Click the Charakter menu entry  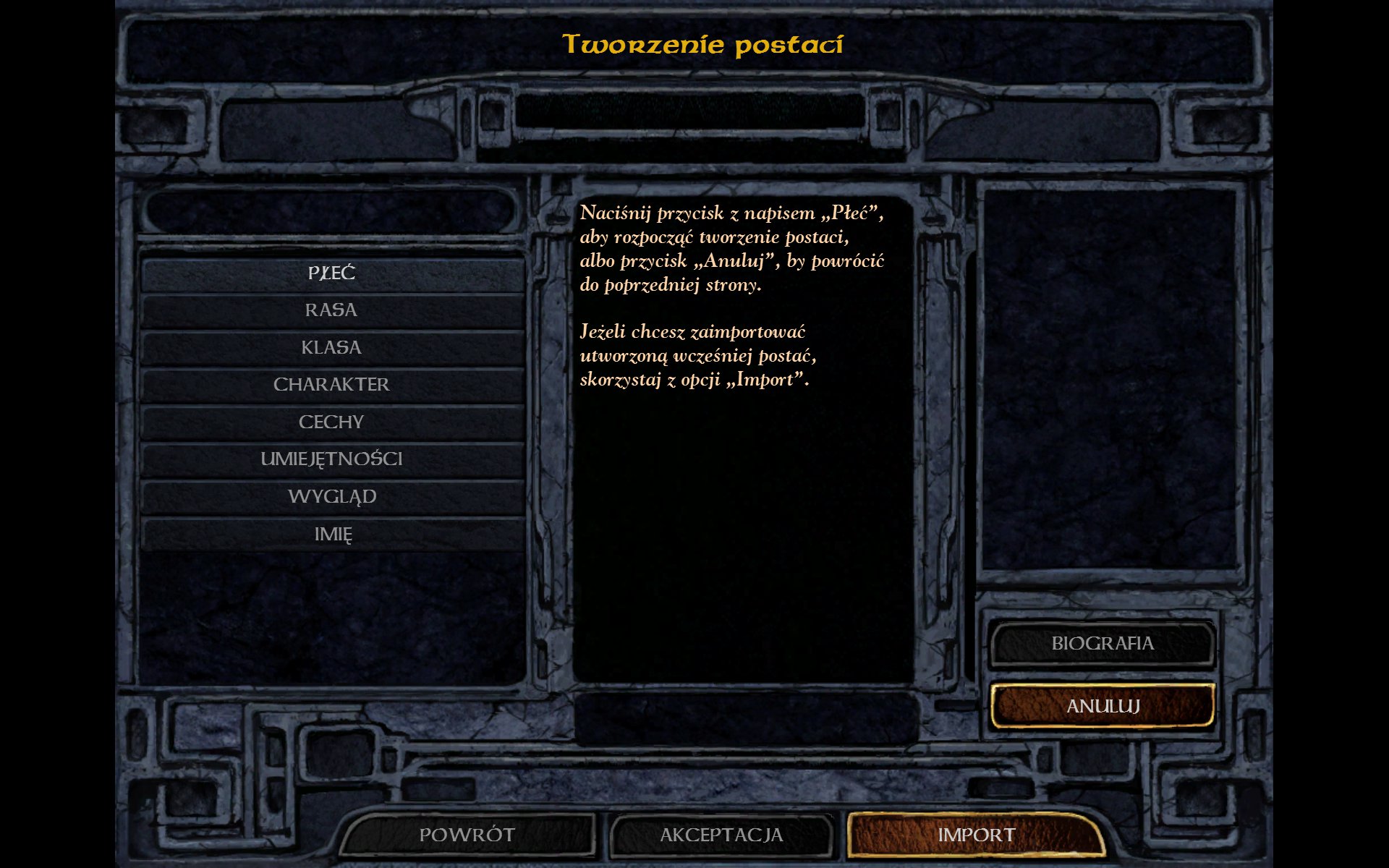pyautogui.click(x=332, y=385)
